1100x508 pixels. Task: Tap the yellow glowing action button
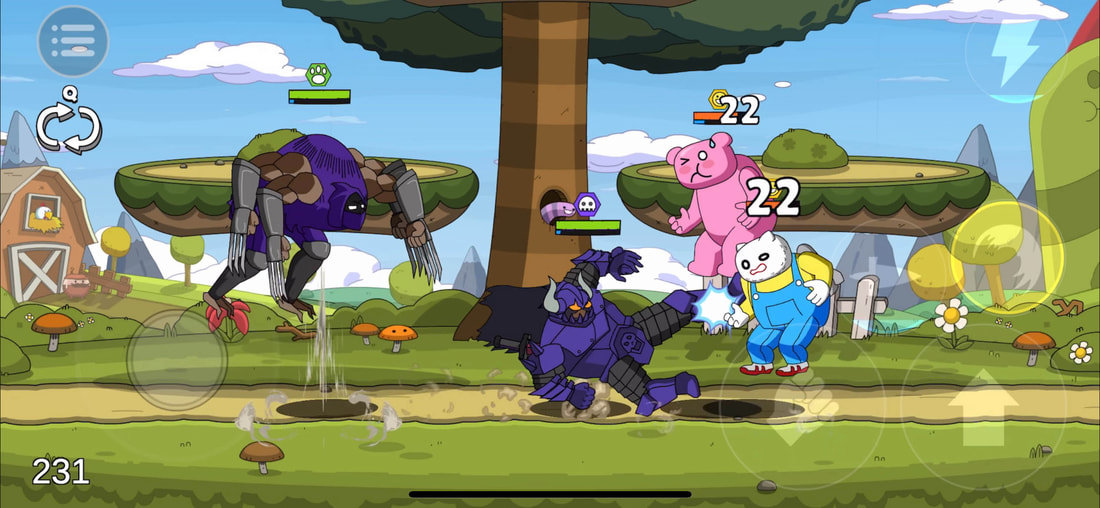pyautogui.click(x=1005, y=257)
